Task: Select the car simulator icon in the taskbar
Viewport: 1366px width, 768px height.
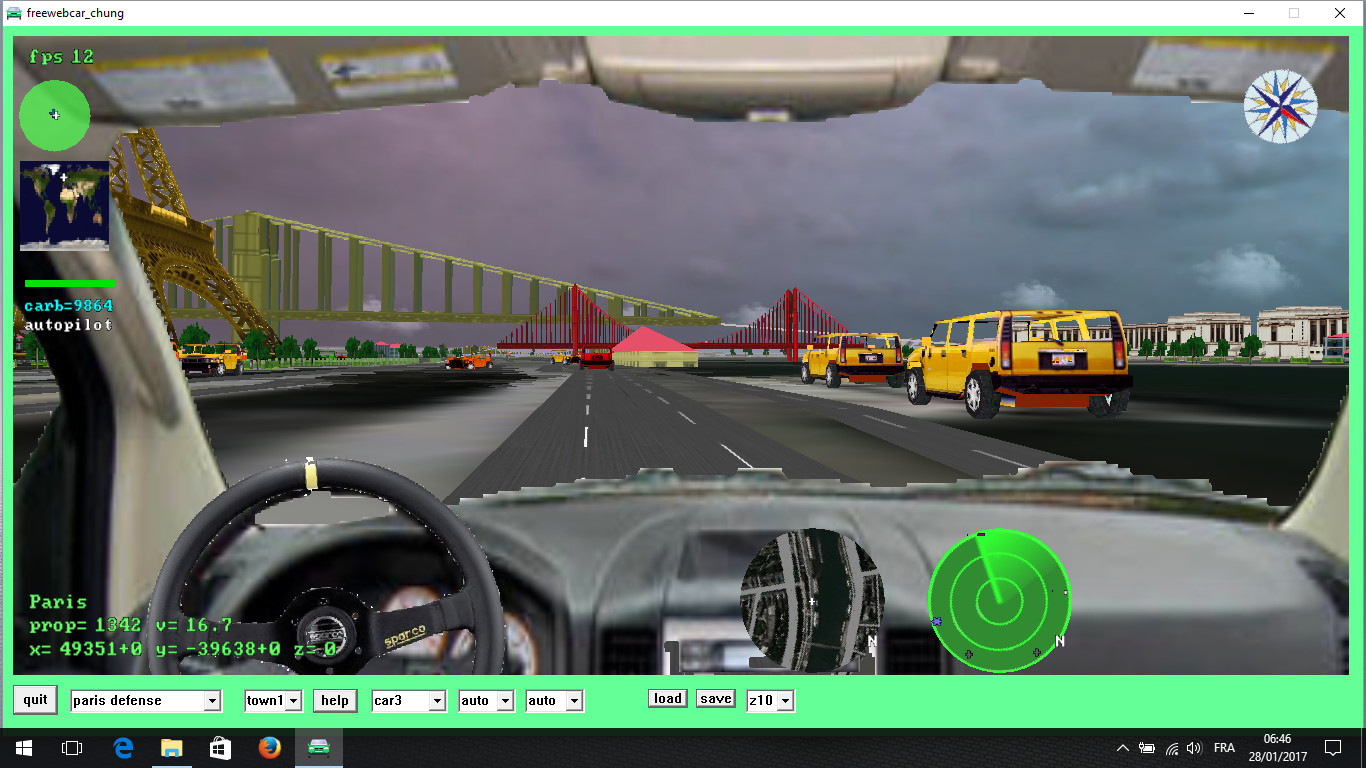Action: [x=318, y=747]
